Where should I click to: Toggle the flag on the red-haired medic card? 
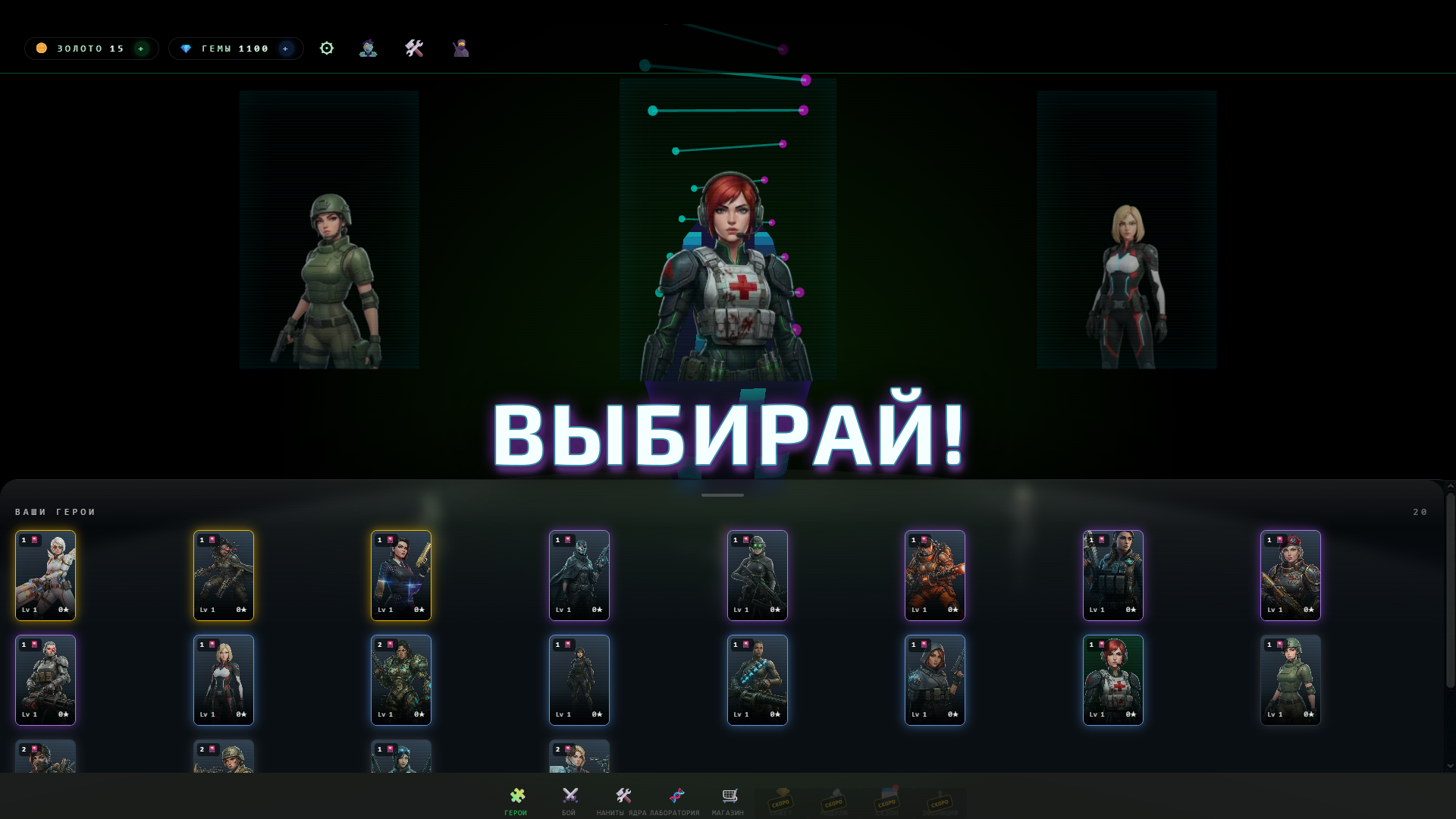pos(1101,645)
